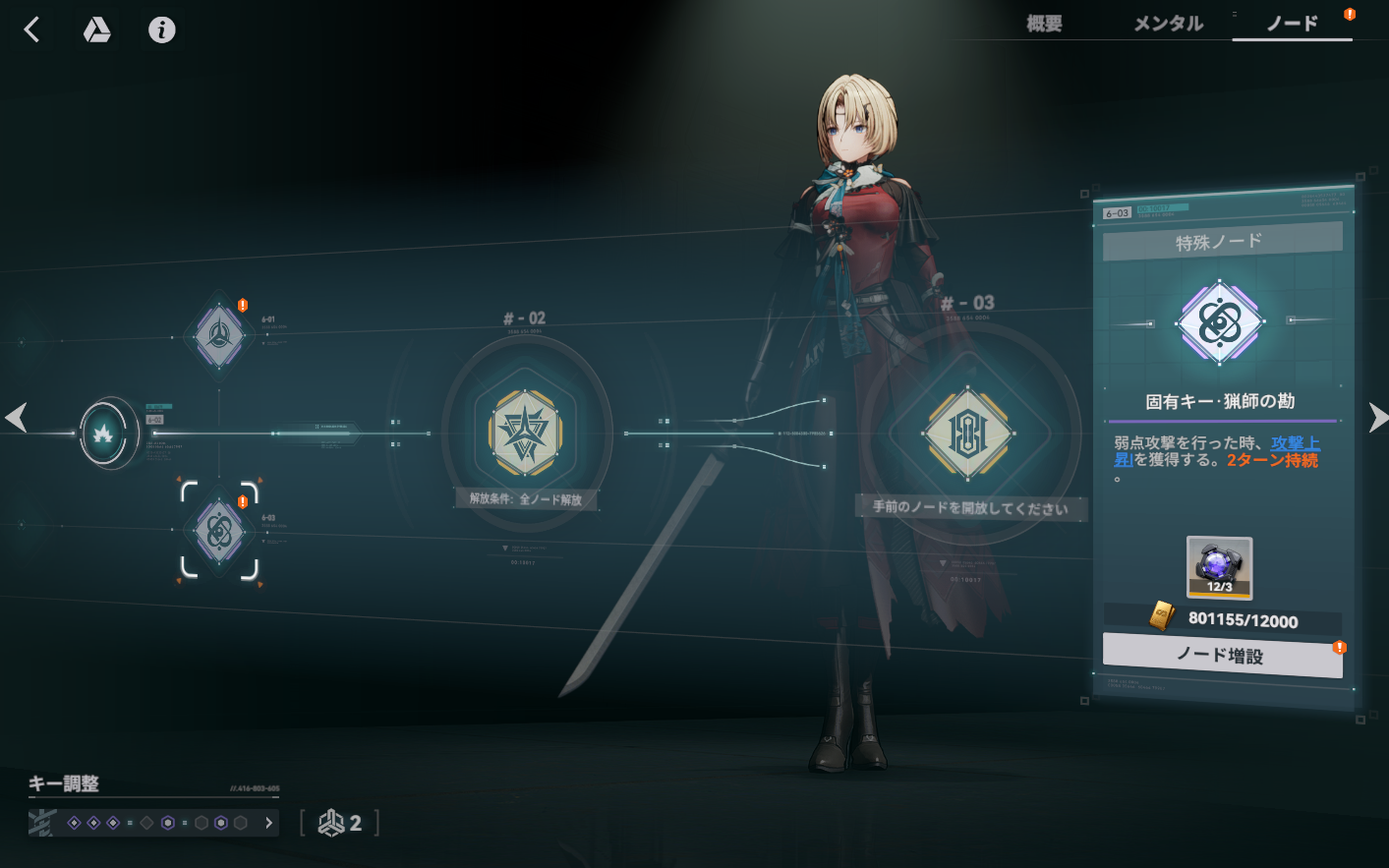Select the highlighted 6-03 node icon
Image resolution: width=1389 pixels, height=868 pixels.
pyautogui.click(x=219, y=531)
